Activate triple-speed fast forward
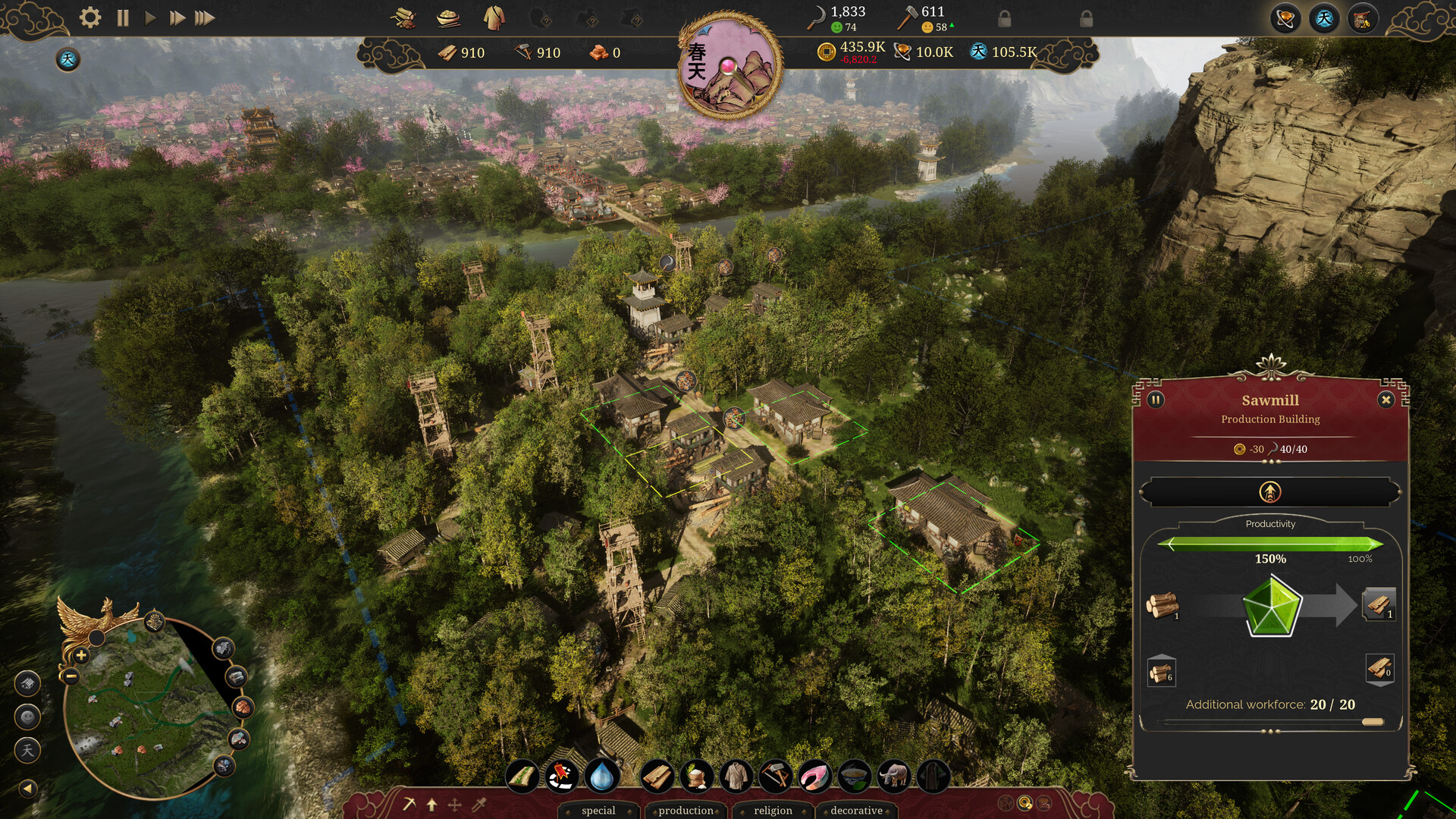This screenshot has height=819, width=1456. [x=205, y=17]
